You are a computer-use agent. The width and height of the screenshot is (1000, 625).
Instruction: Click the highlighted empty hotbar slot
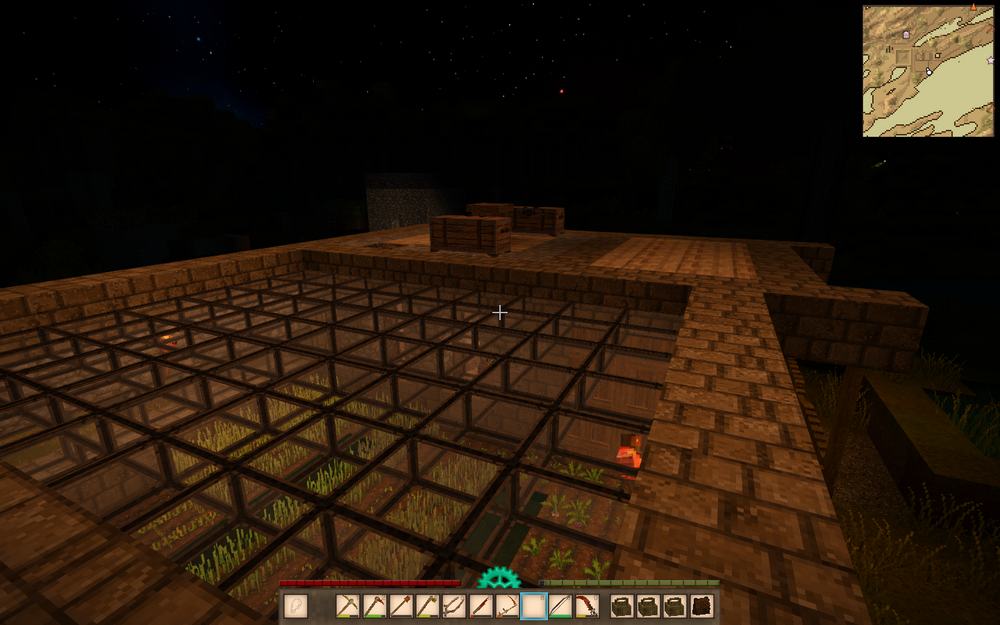coord(534,605)
